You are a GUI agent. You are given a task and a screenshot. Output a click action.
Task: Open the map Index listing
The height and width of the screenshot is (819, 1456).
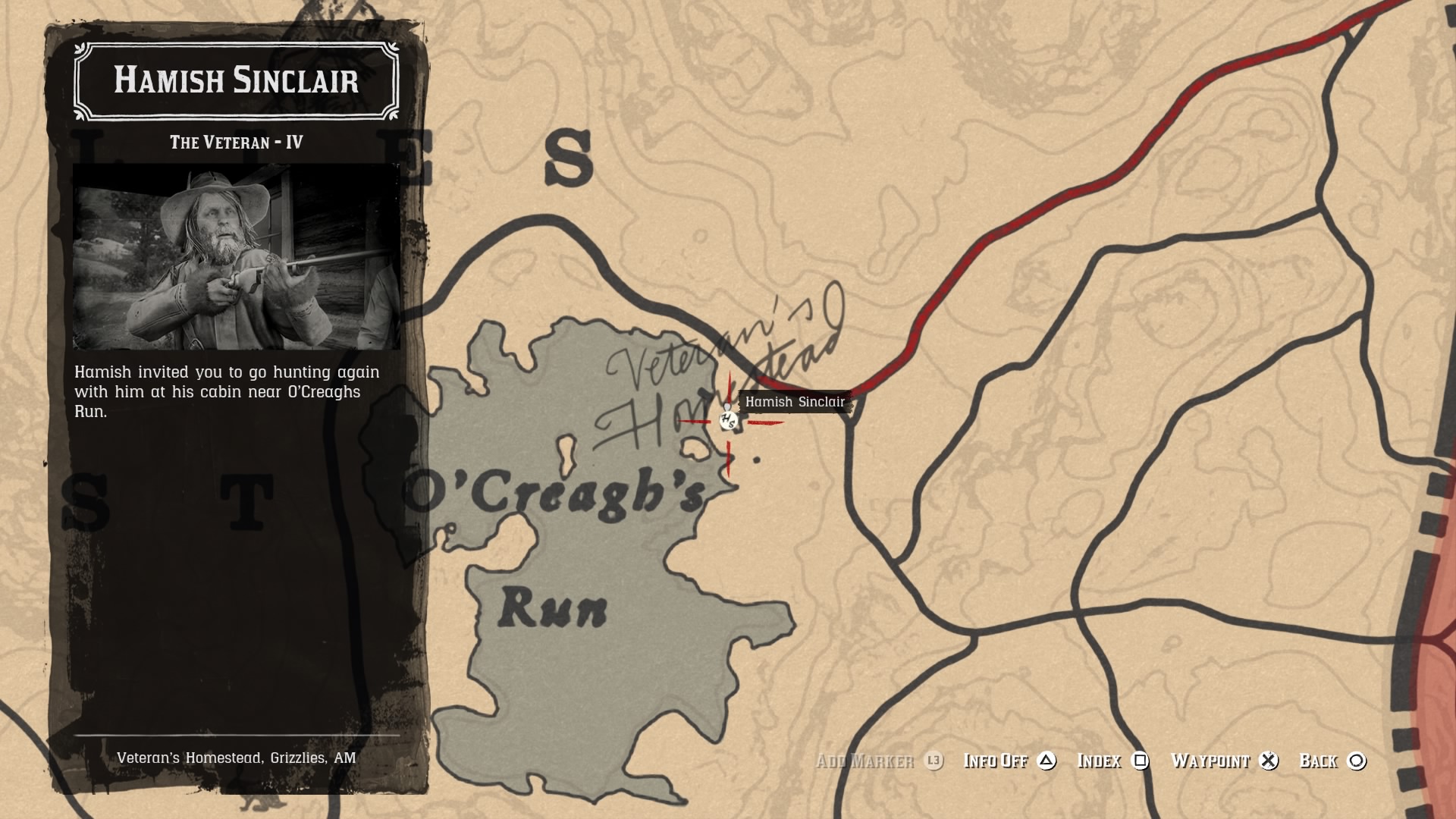1100,761
